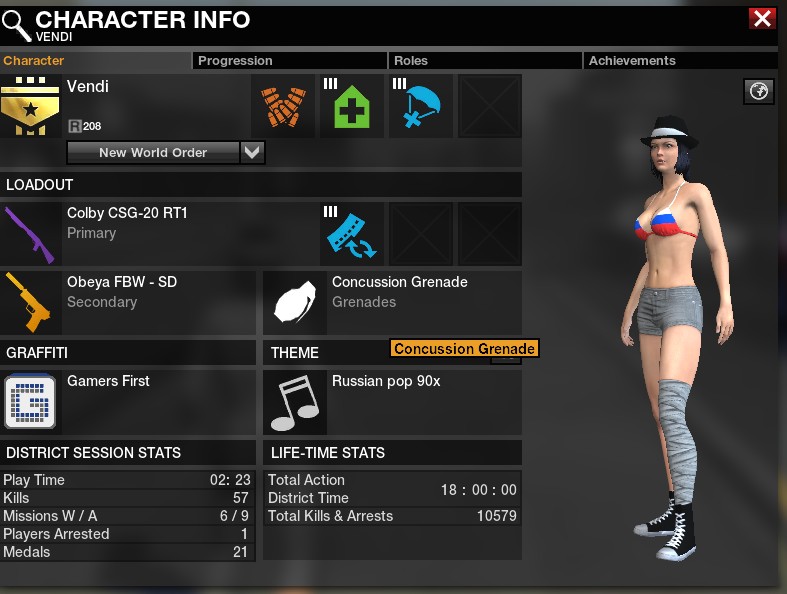Click the blue magazine reload weapon mod
The width and height of the screenshot is (787, 594).
352,234
